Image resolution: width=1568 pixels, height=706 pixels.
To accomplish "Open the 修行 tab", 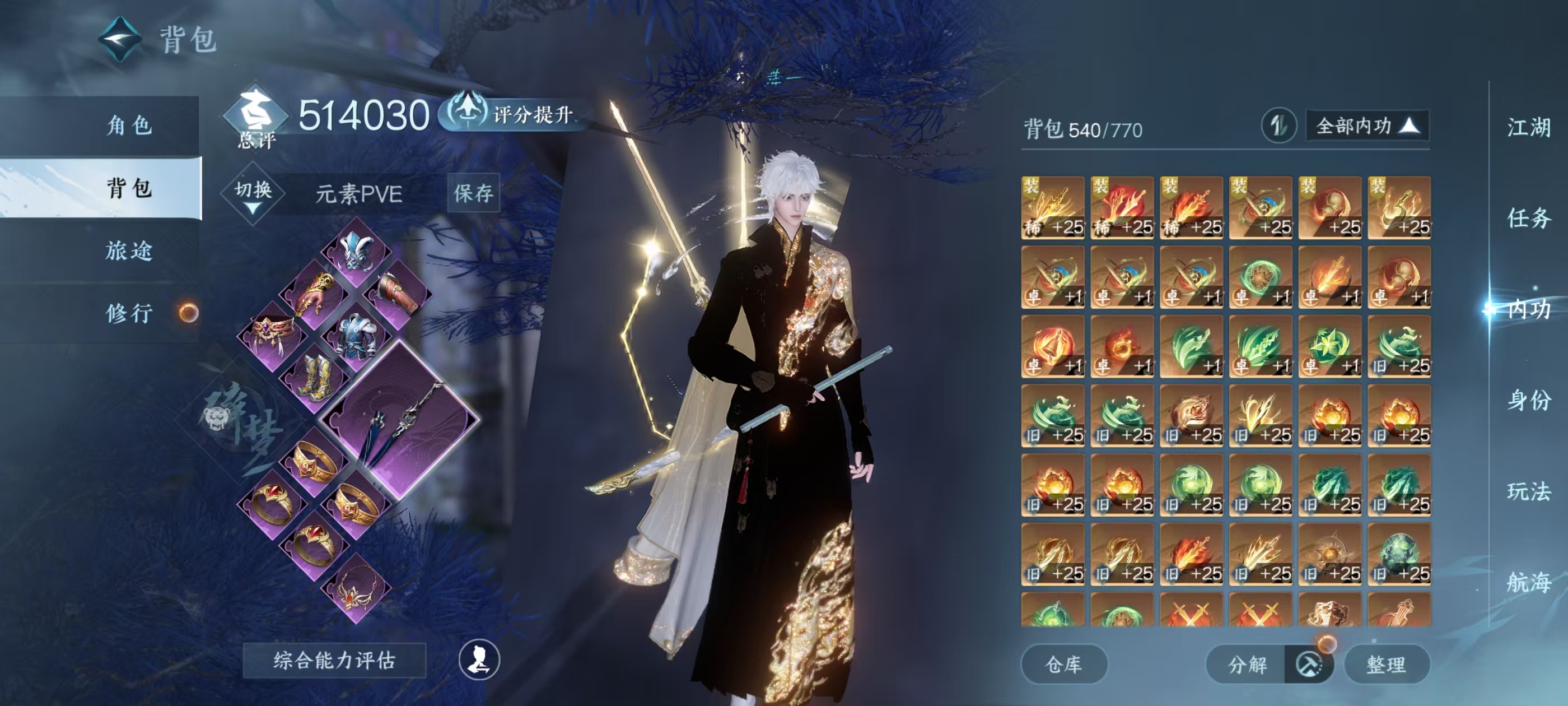I will point(129,313).
